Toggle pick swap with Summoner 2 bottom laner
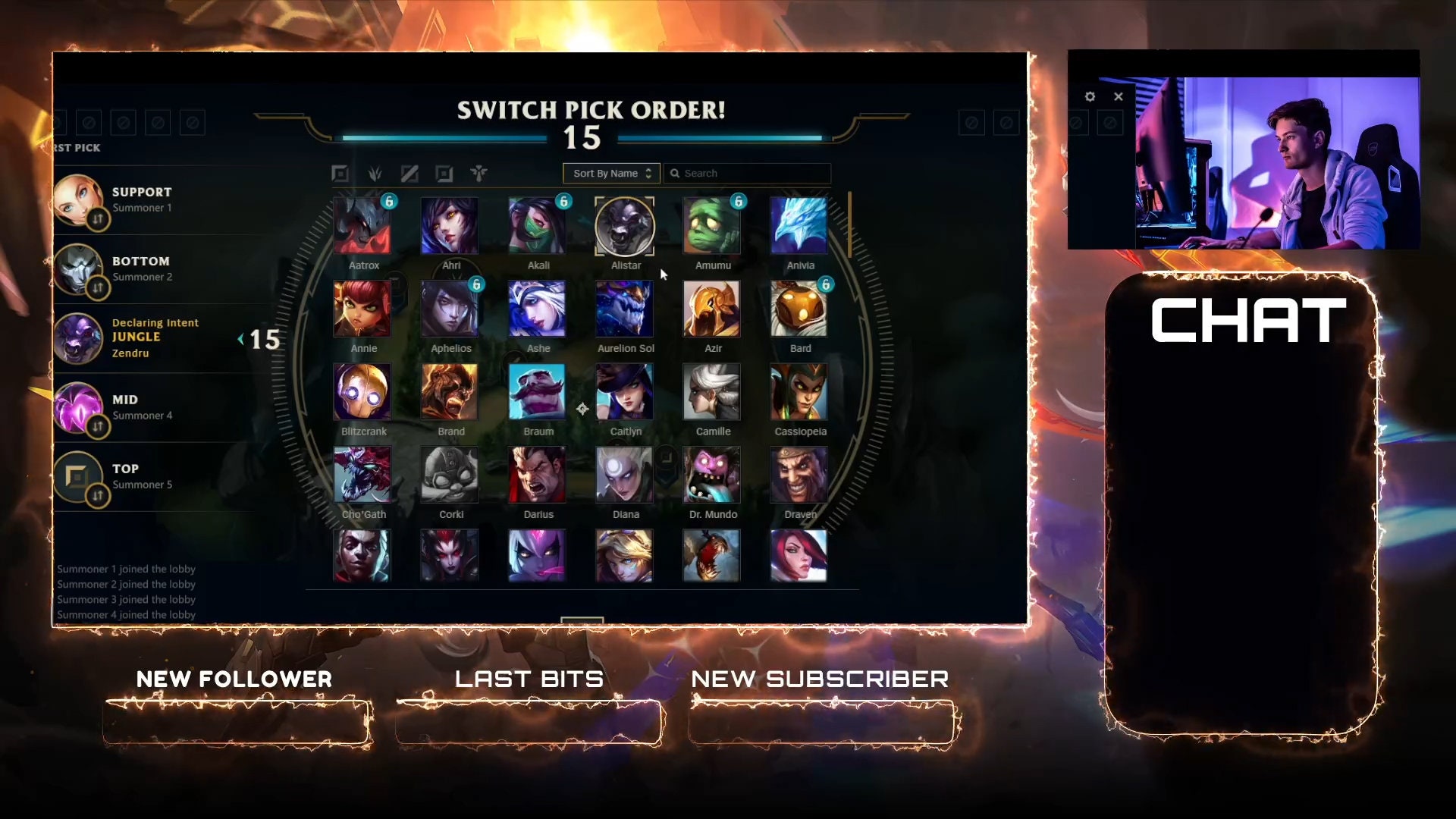The image size is (1456, 819). click(97, 287)
